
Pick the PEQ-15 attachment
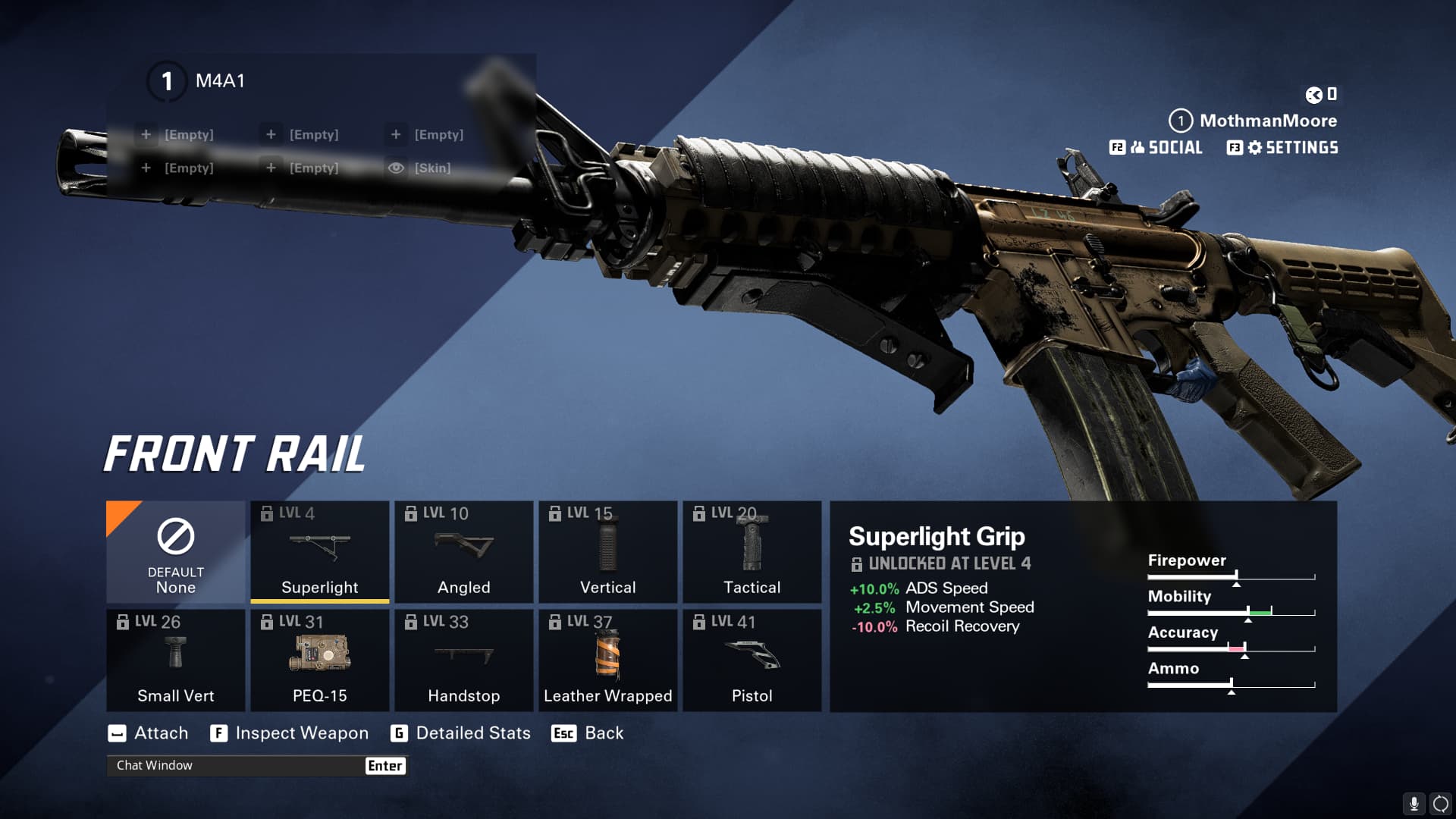pos(319,661)
